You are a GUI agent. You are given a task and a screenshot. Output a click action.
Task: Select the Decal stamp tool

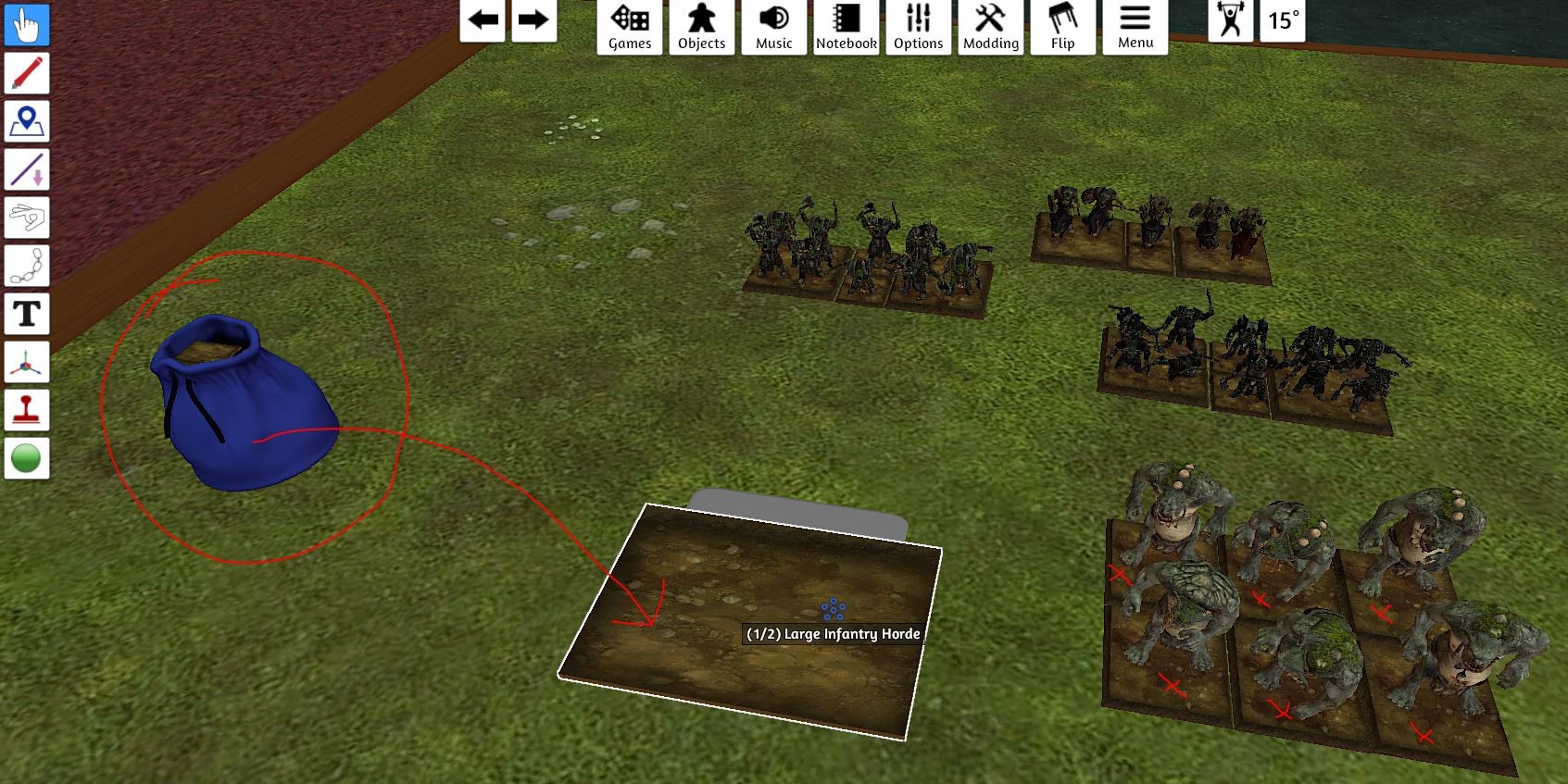pyautogui.click(x=26, y=410)
